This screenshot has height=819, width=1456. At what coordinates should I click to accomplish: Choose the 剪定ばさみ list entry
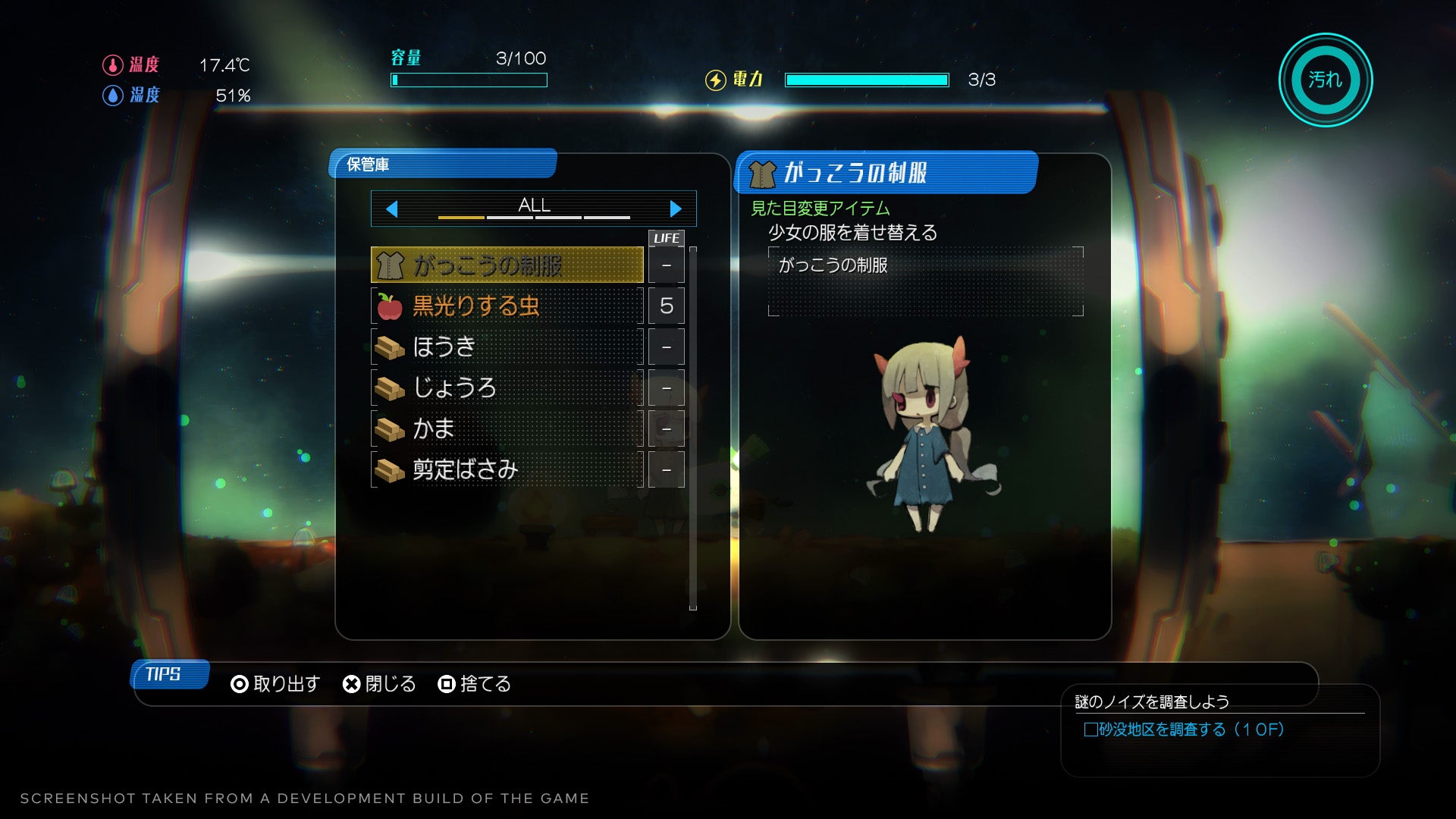[x=507, y=469]
